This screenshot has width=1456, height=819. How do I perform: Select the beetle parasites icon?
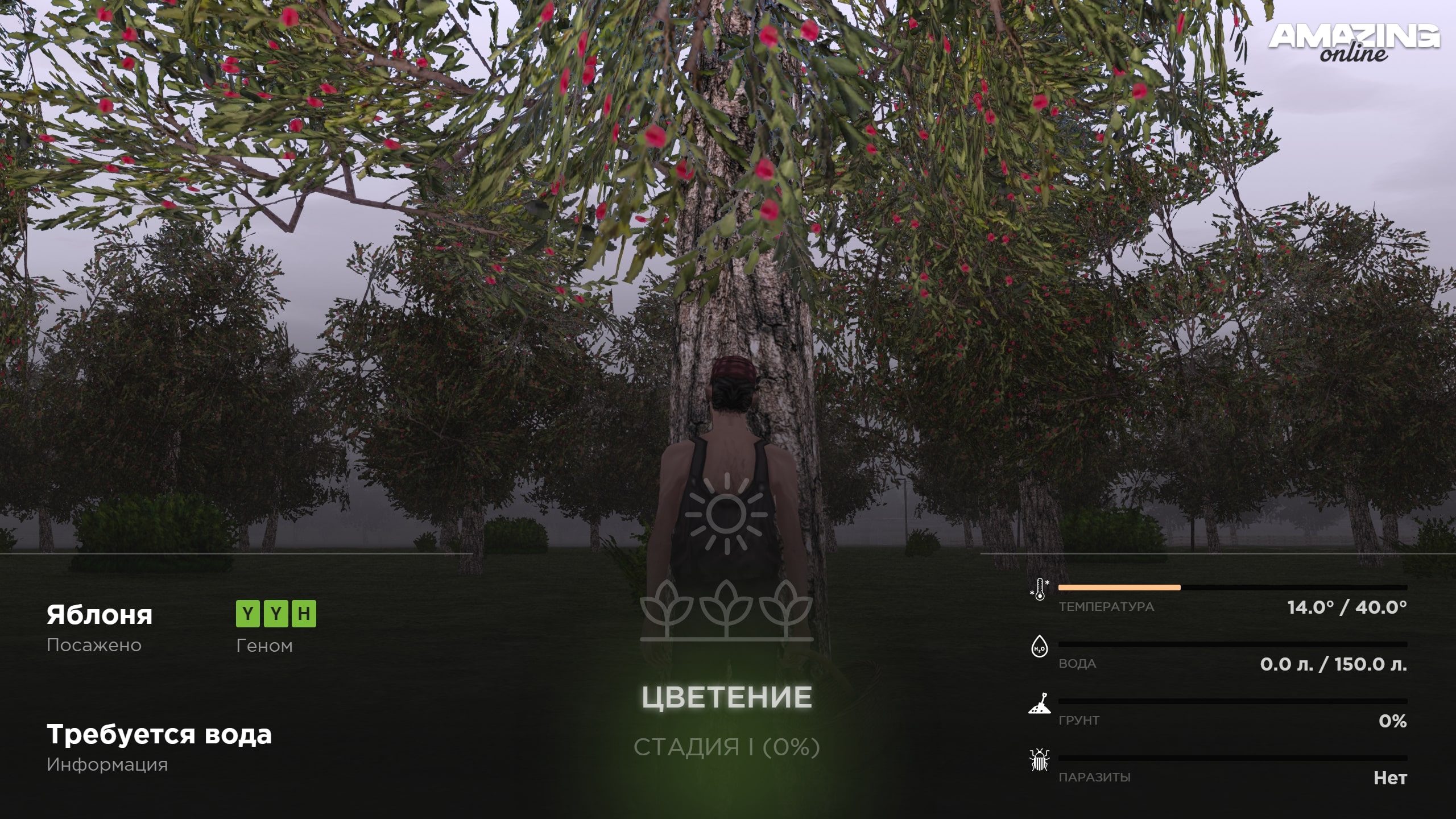point(1040,760)
